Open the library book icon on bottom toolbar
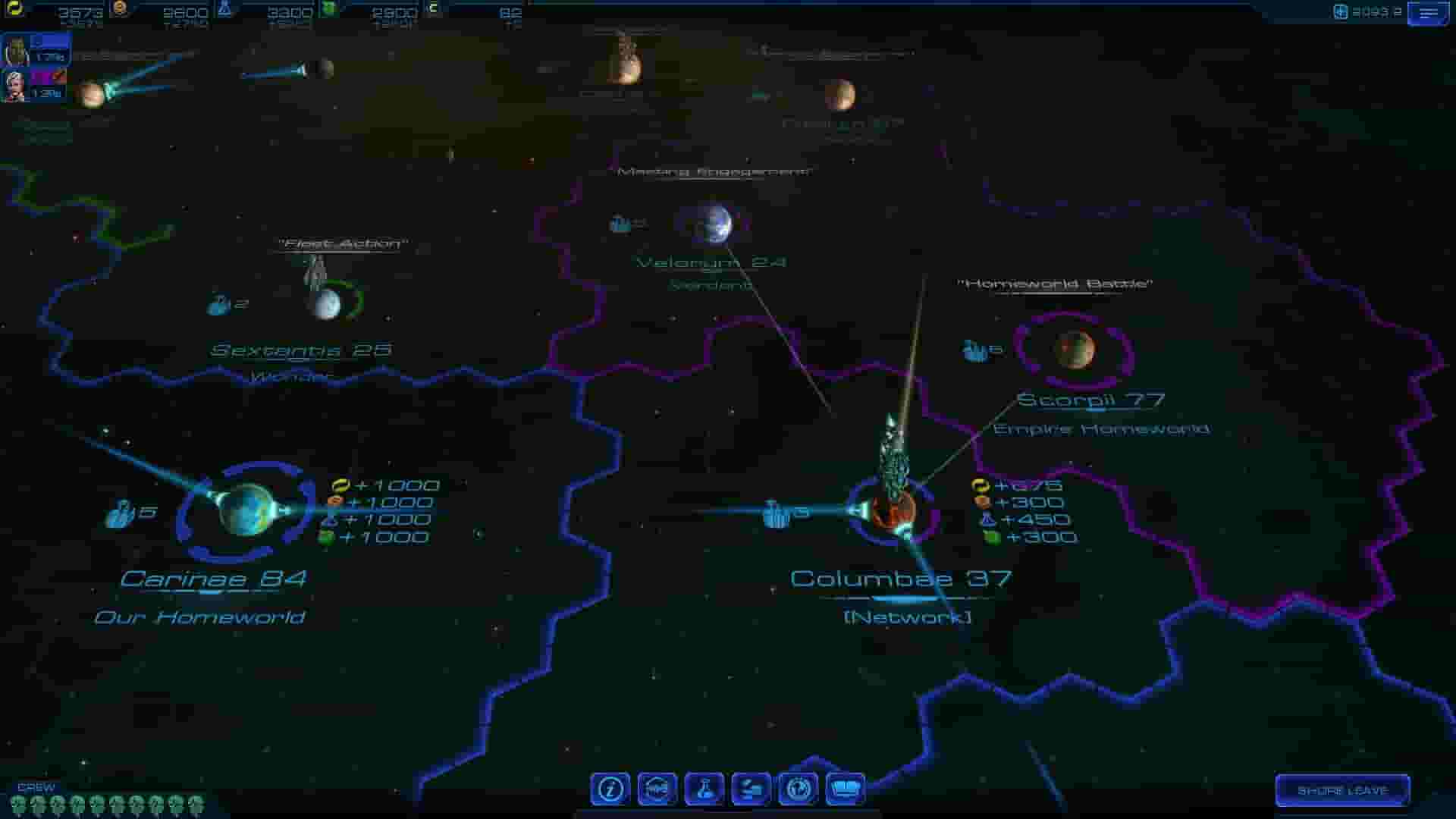Image resolution: width=1456 pixels, height=819 pixels. coord(845,789)
